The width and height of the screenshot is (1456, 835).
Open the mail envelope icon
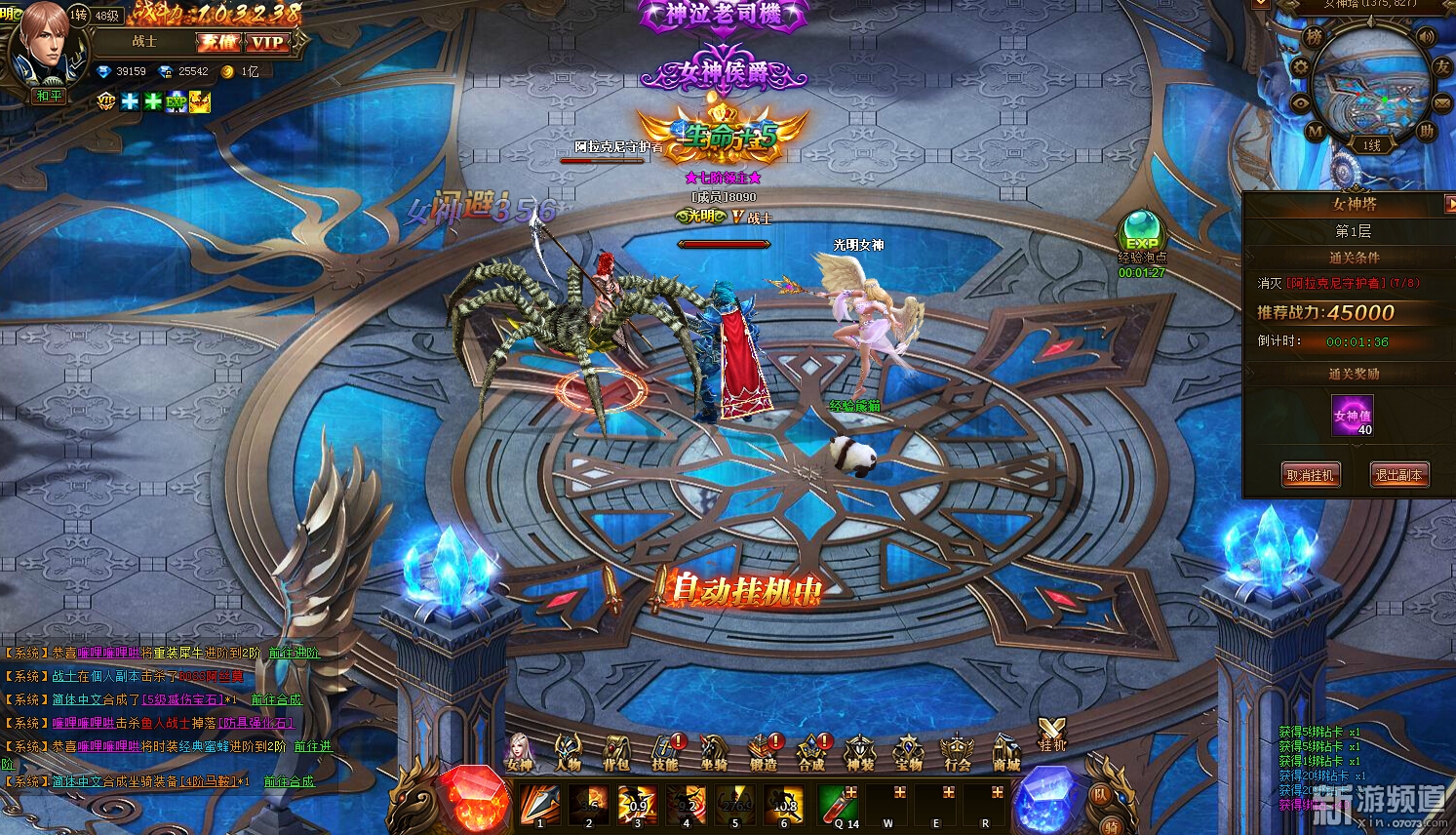[1442, 101]
